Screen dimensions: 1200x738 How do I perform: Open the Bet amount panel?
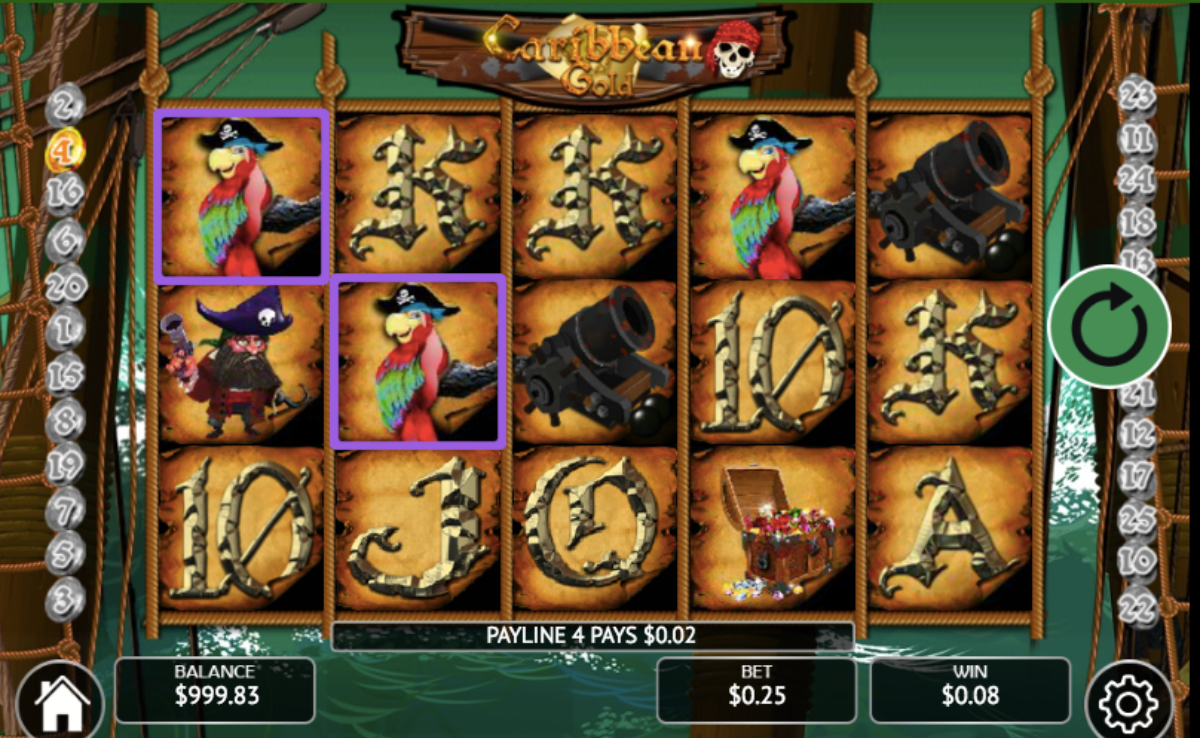pos(756,689)
